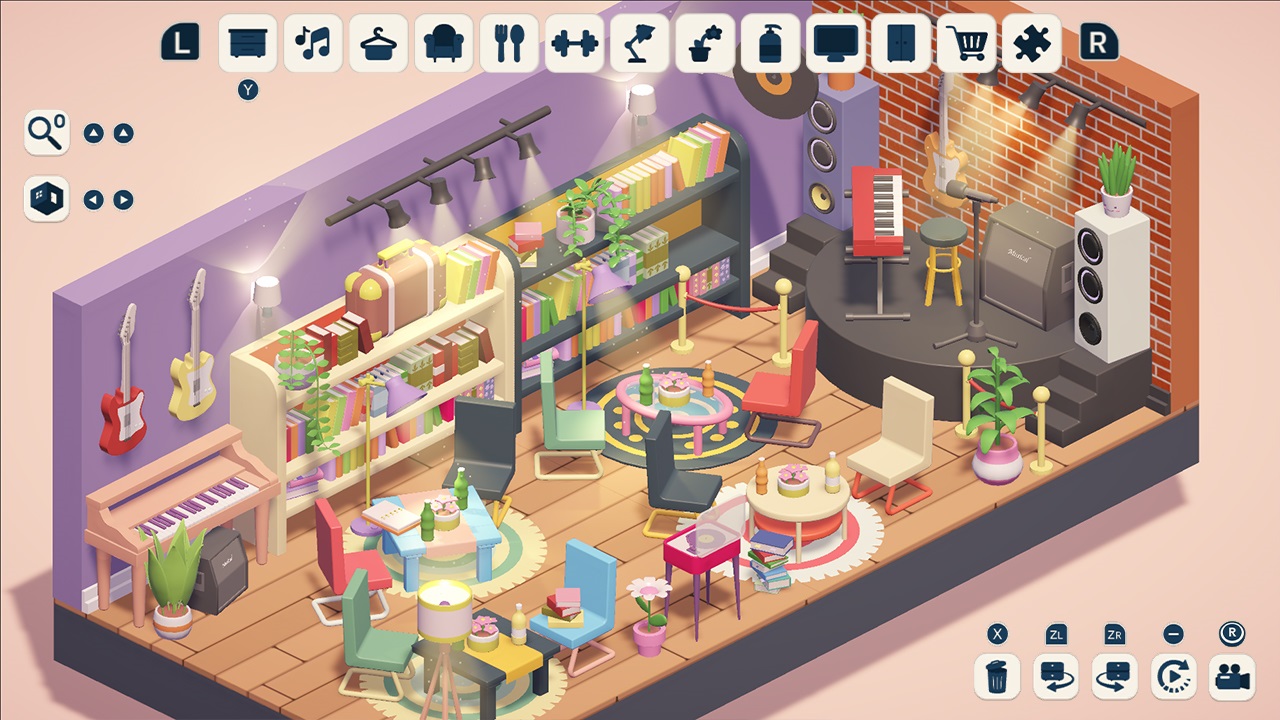The width and height of the screenshot is (1280, 720).
Task: Select the monitor electronics category
Action: [836, 42]
